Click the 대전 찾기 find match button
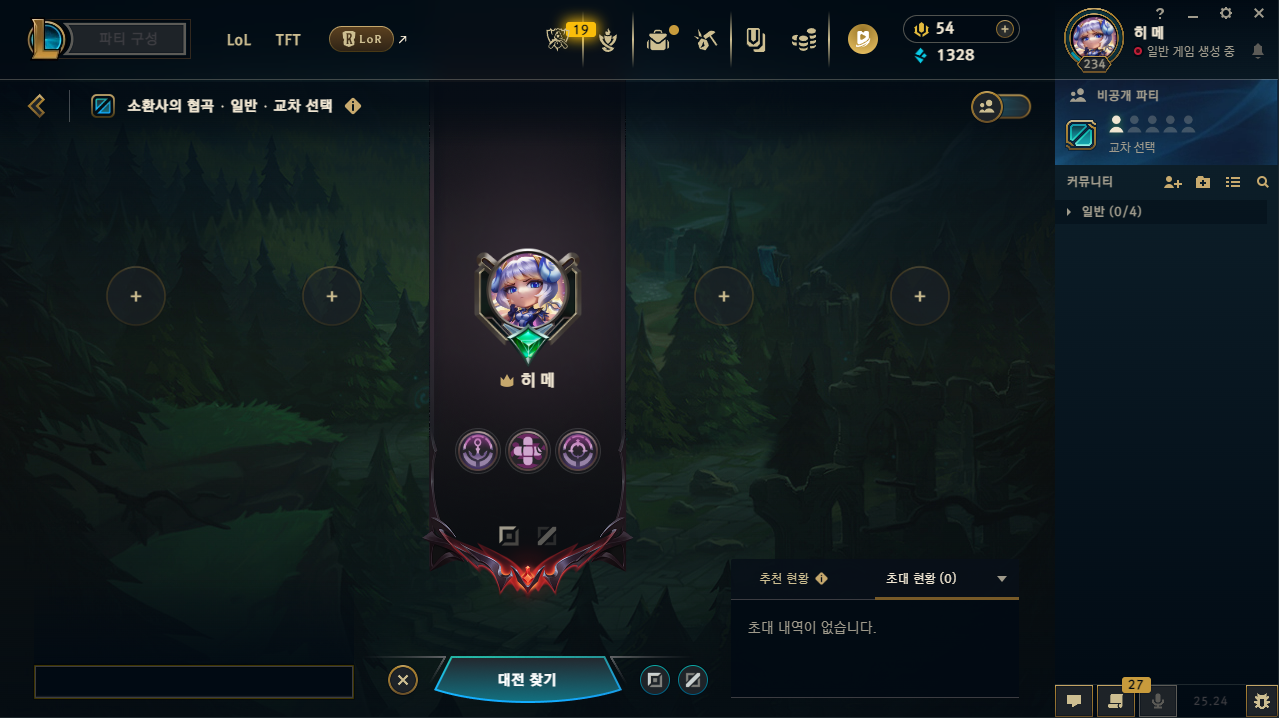Screen dimensions: 1279x719 [527, 680]
